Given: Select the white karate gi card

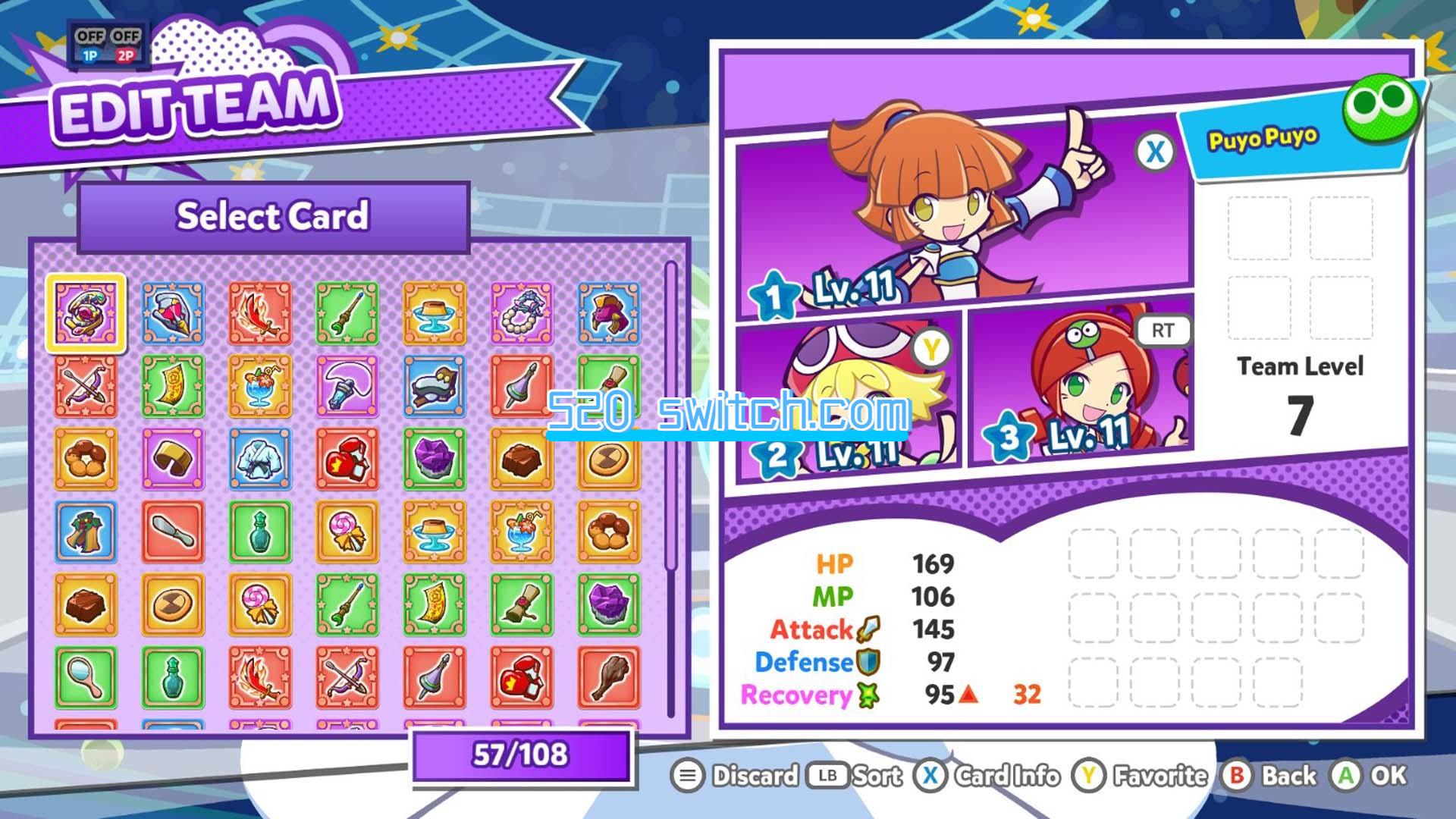Looking at the screenshot, I should click(260, 458).
